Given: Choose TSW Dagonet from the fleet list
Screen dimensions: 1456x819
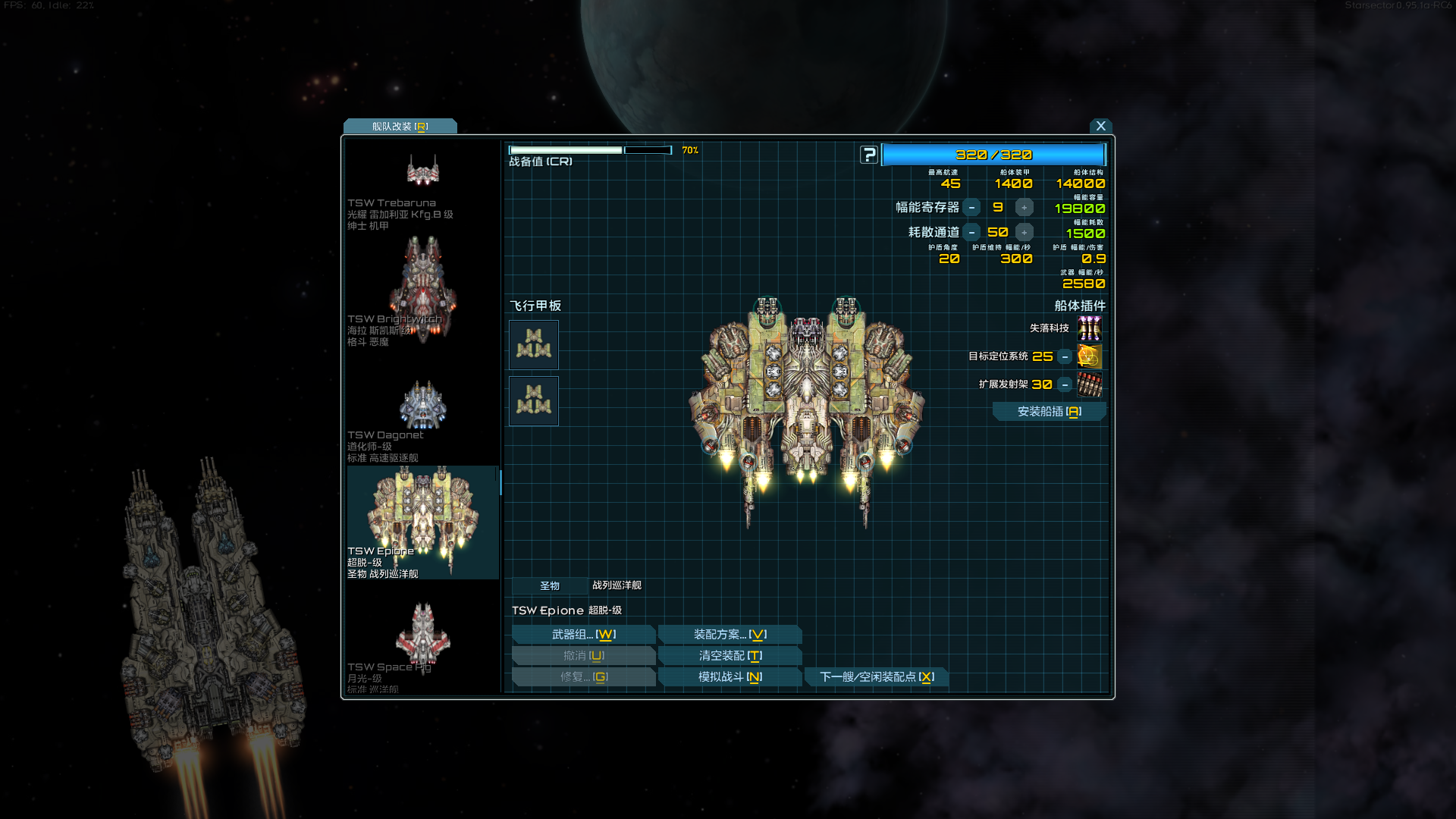Looking at the screenshot, I should tap(422, 417).
